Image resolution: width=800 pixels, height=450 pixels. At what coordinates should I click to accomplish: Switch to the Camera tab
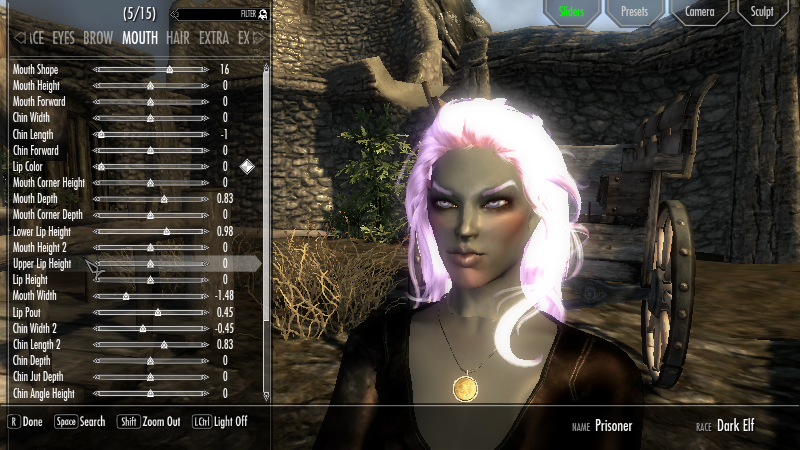699,12
